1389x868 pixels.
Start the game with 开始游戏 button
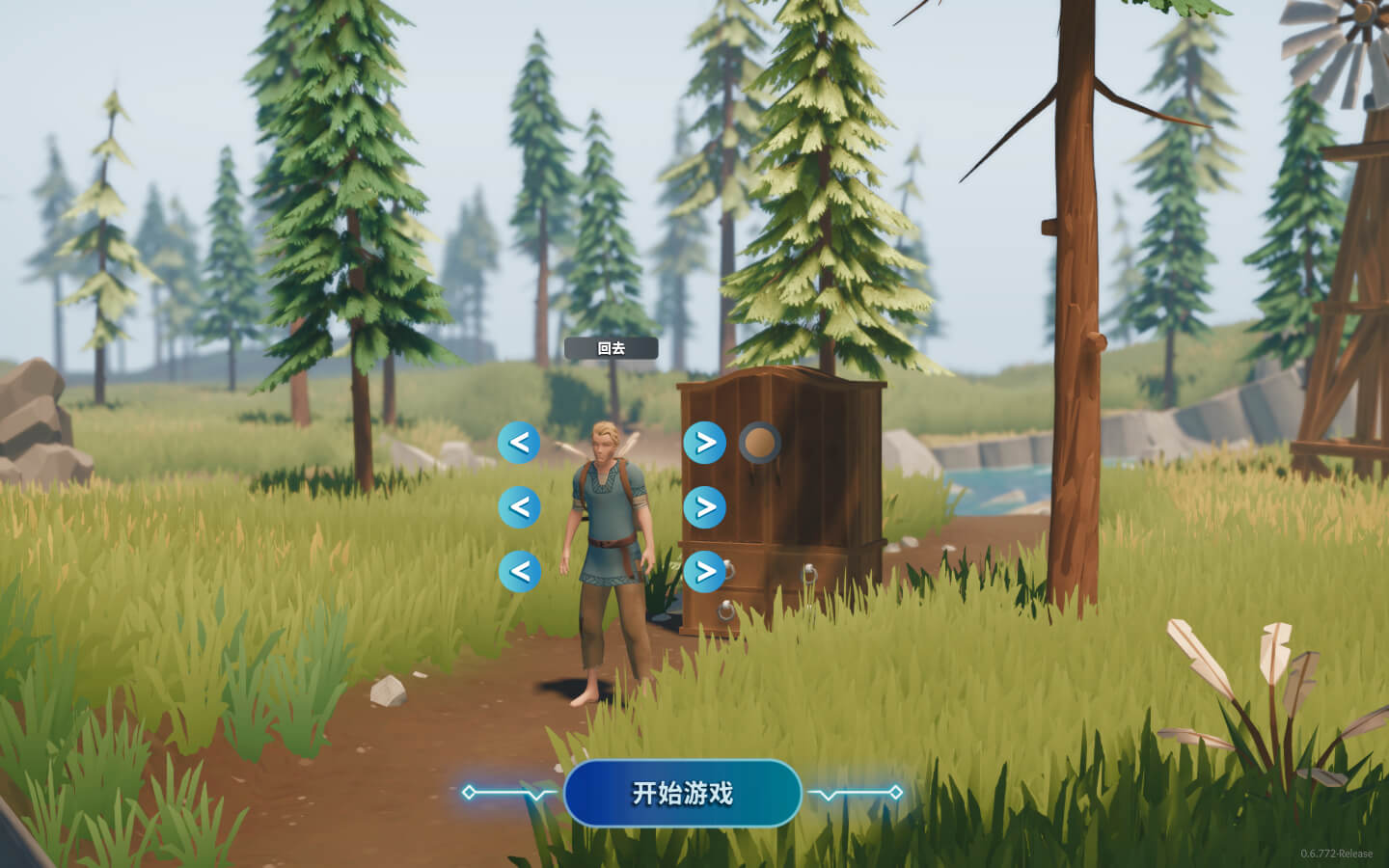682,793
